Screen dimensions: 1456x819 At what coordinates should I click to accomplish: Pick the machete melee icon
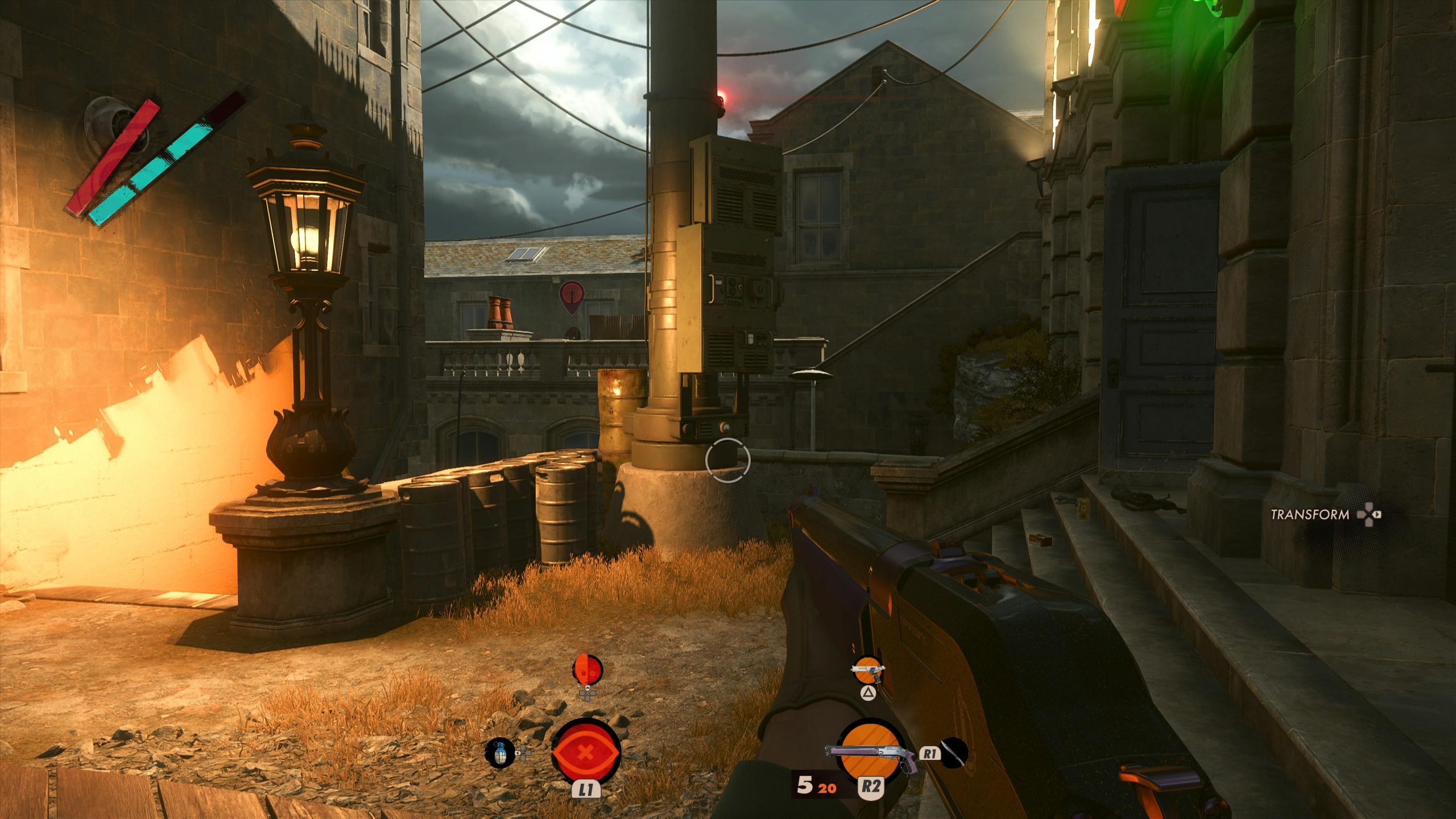(x=954, y=752)
